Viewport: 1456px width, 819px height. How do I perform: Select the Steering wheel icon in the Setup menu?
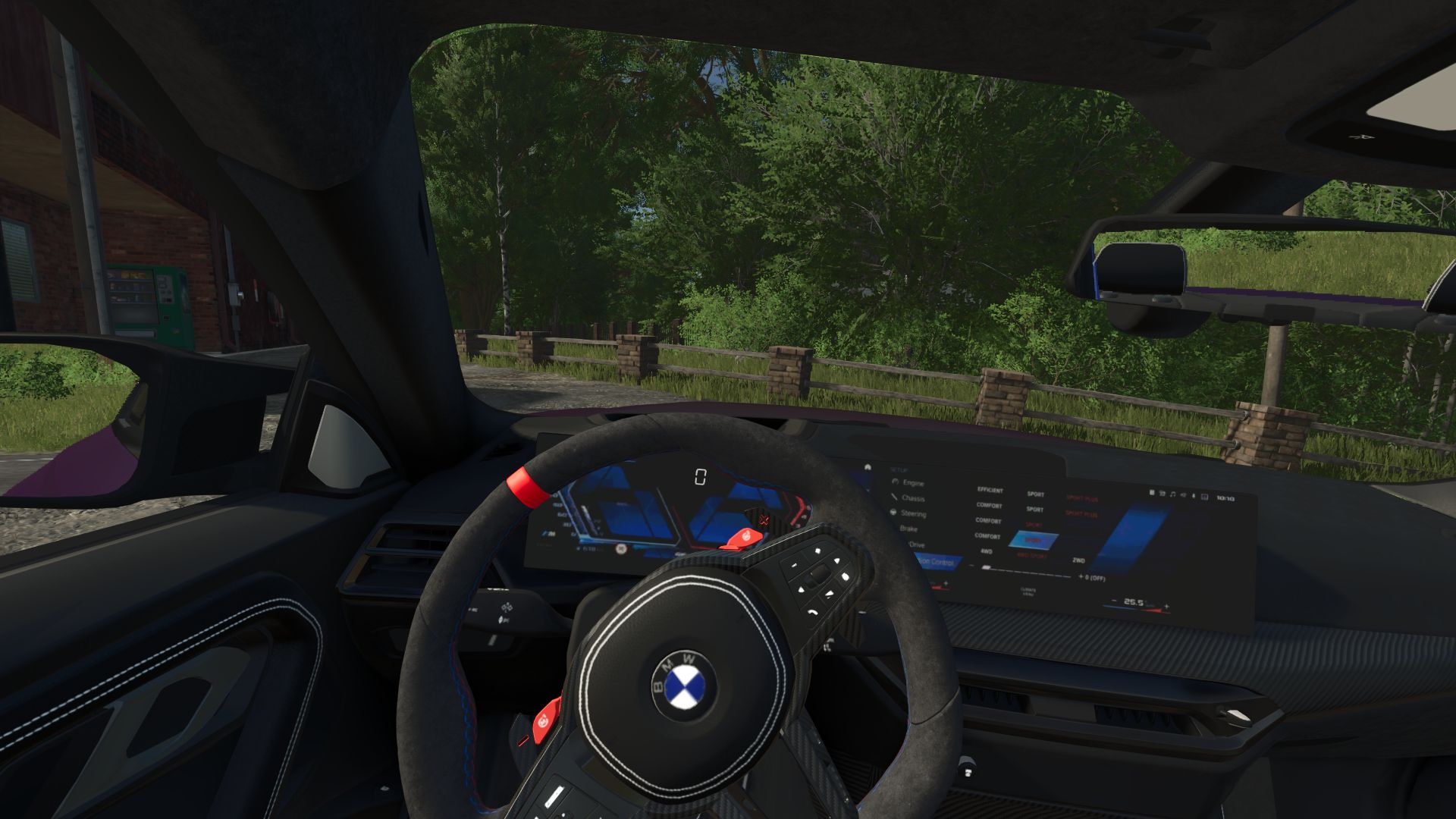coord(892,513)
